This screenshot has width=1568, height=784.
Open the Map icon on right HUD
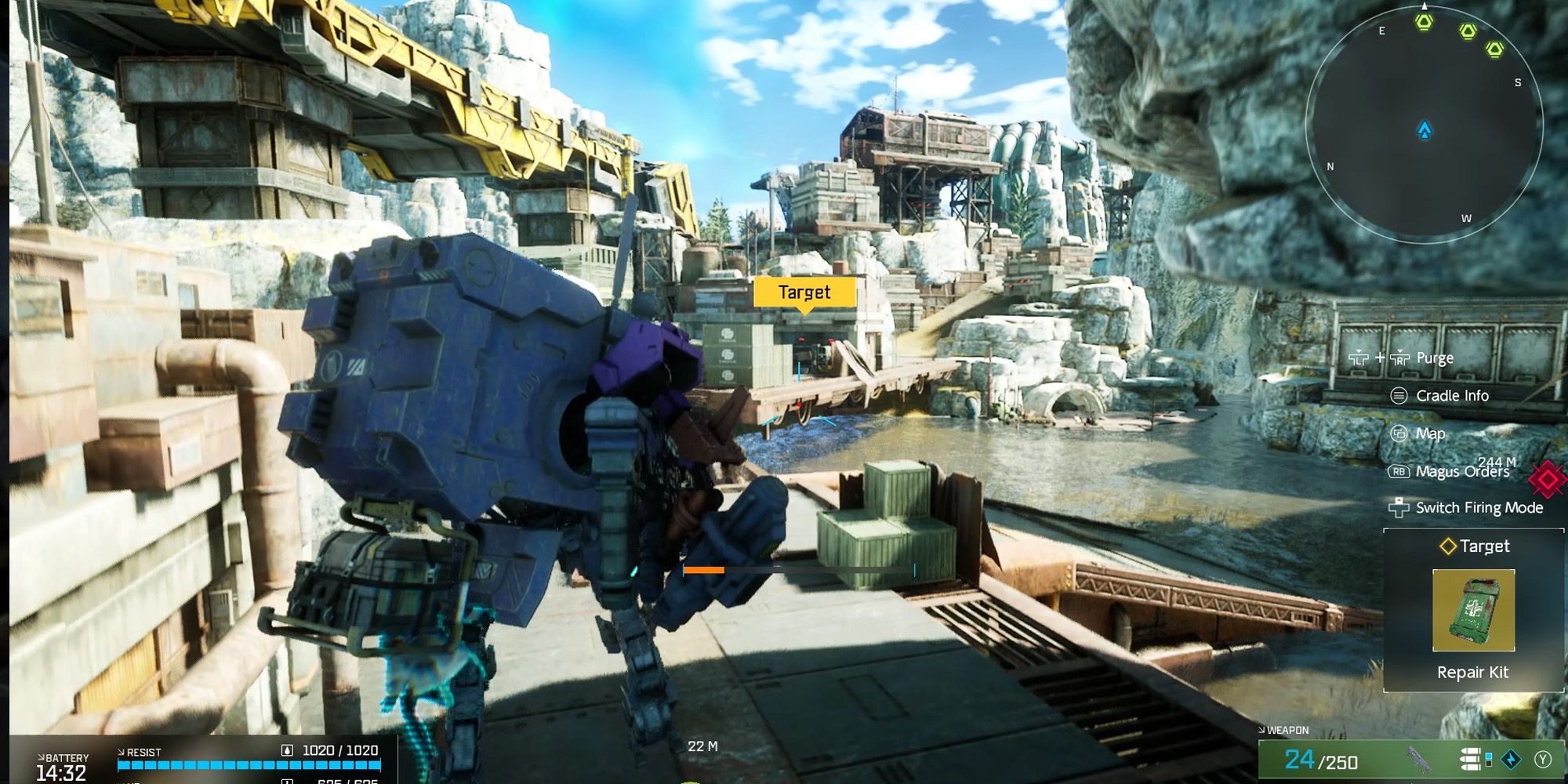coord(1399,434)
